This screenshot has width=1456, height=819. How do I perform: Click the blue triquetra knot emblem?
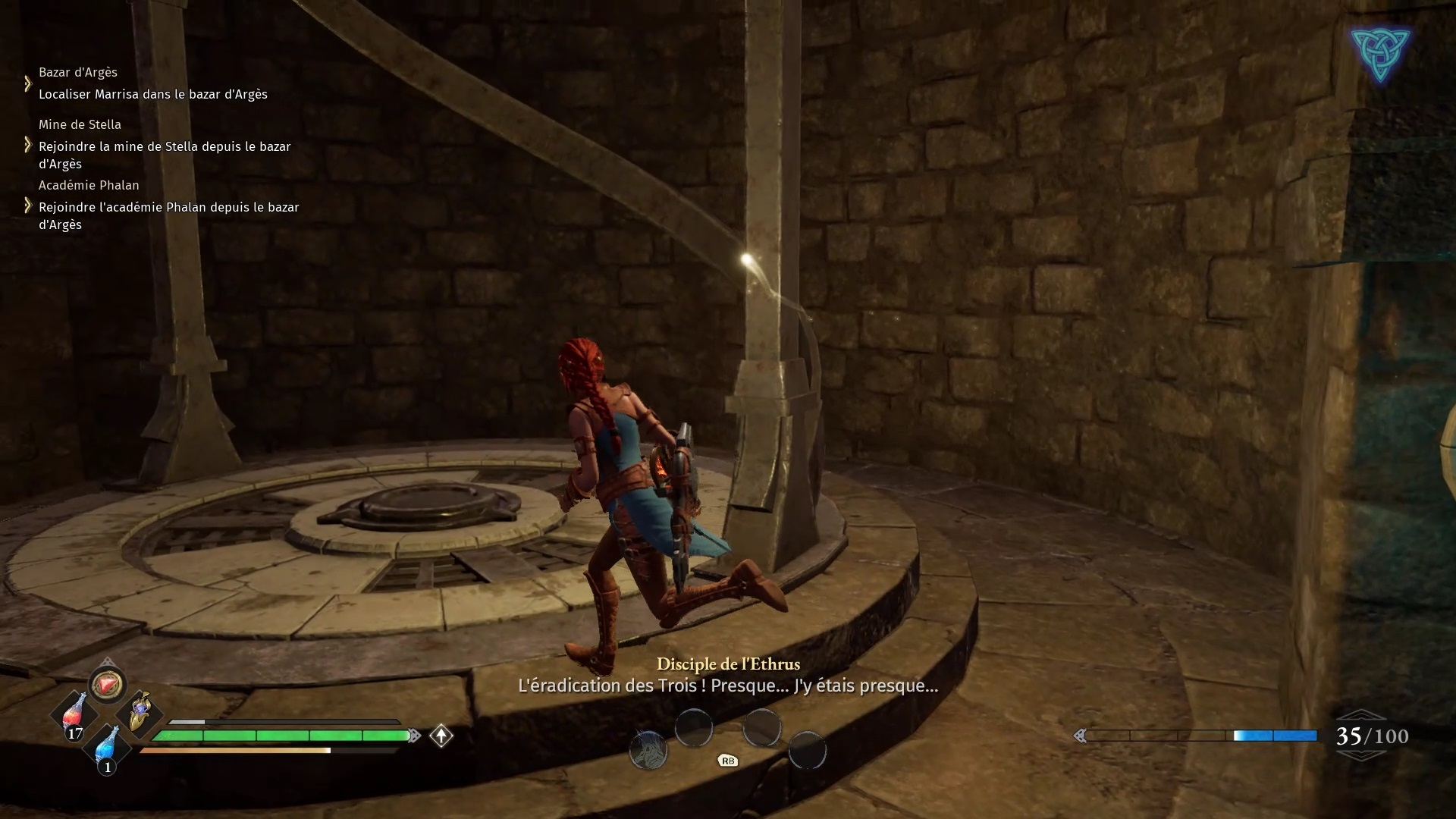coord(1380,54)
